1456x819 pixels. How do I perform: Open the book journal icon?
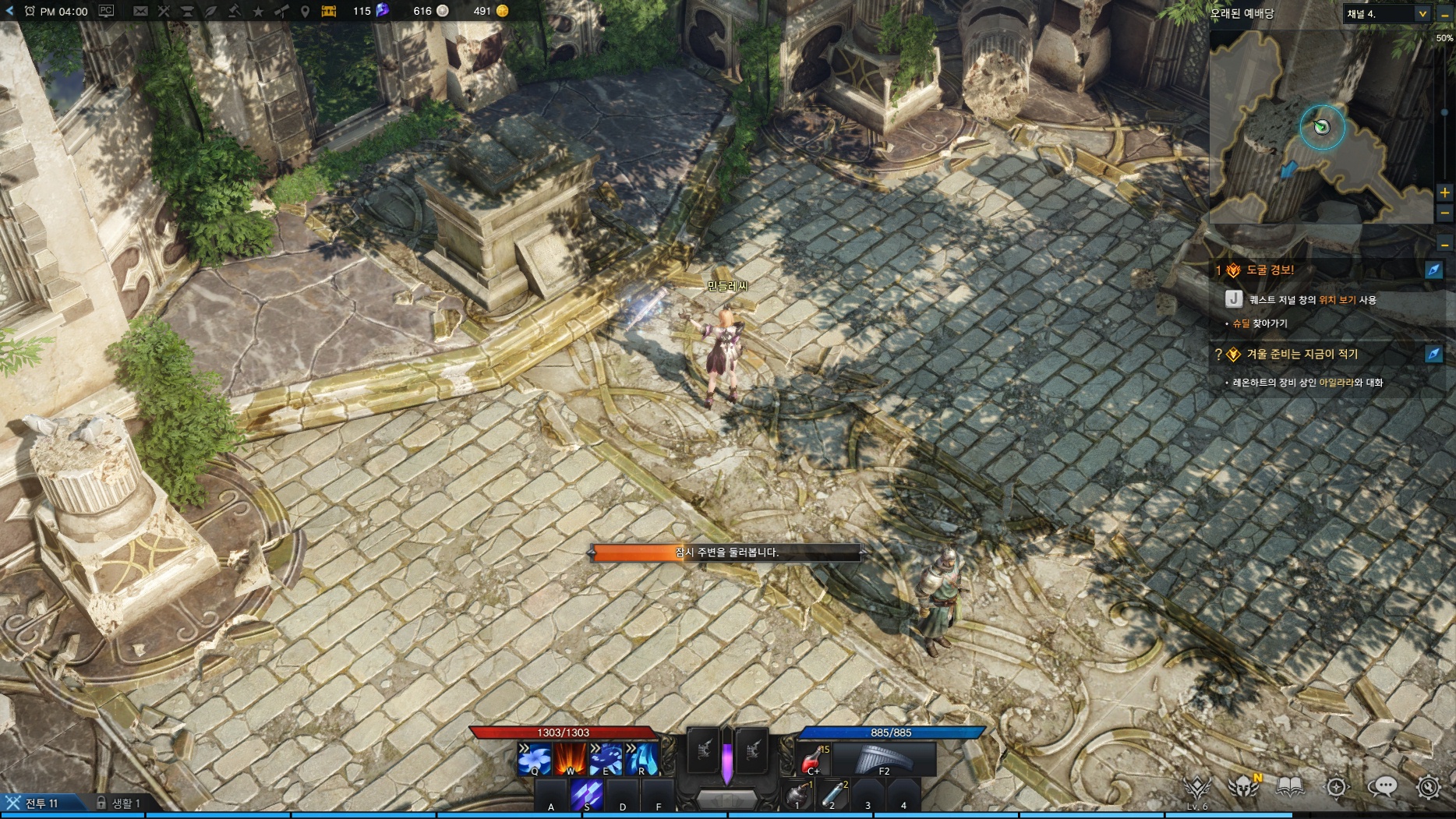1290,787
